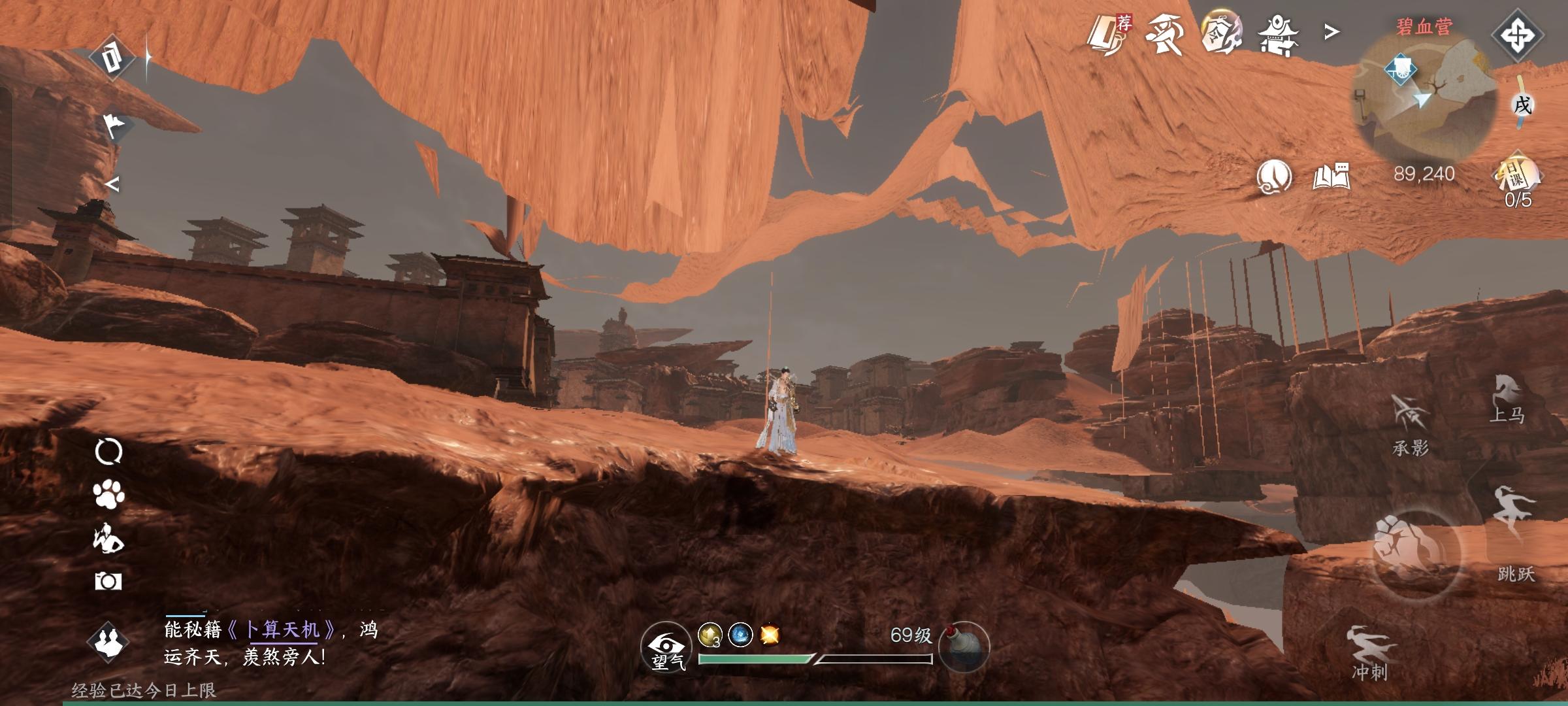The height and width of the screenshot is (706, 1568).
Task: Open the recommended book icon marked 荐
Action: (1109, 34)
